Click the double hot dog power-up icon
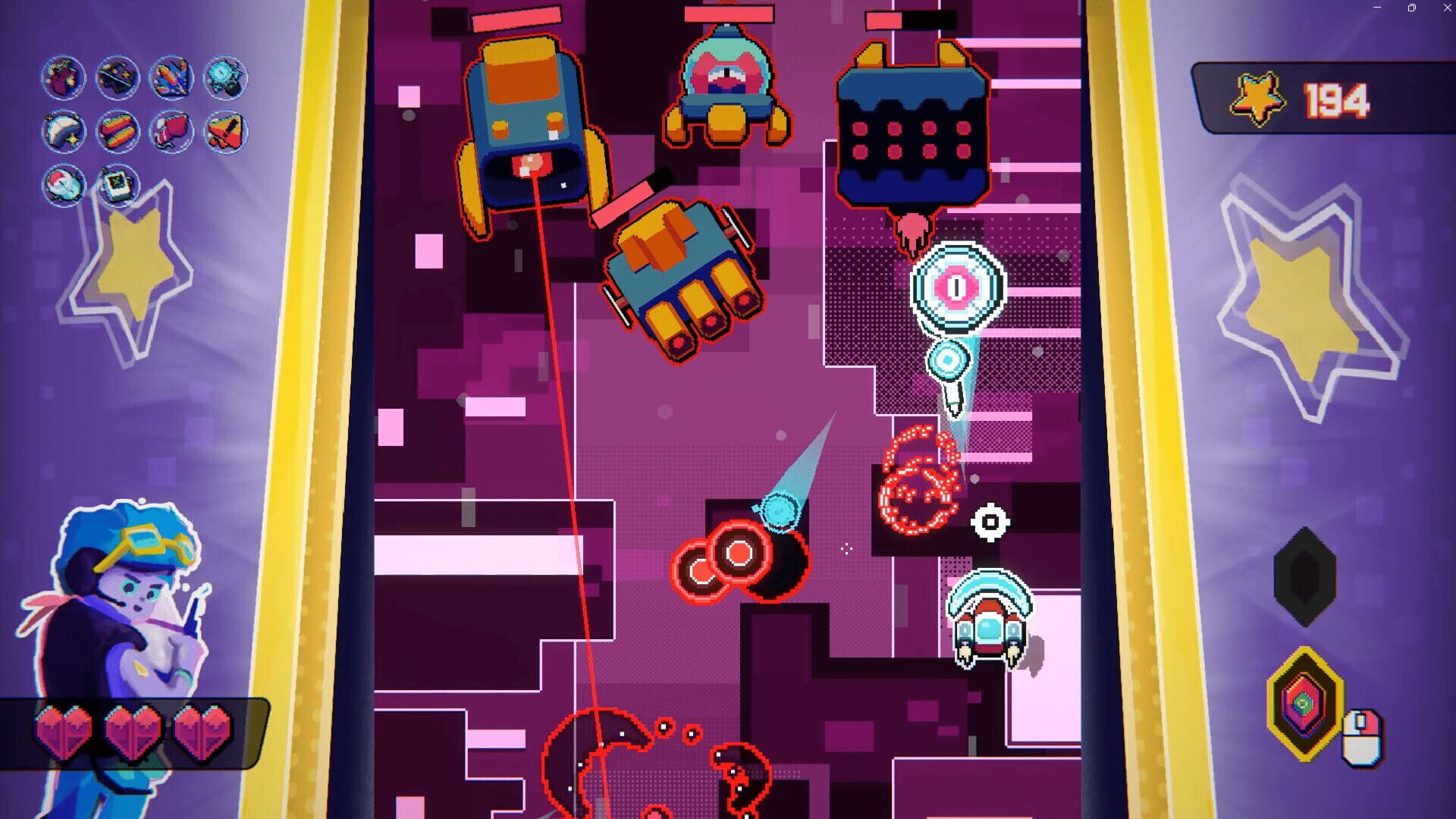Image resolution: width=1456 pixels, height=819 pixels. click(x=117, y=131)
